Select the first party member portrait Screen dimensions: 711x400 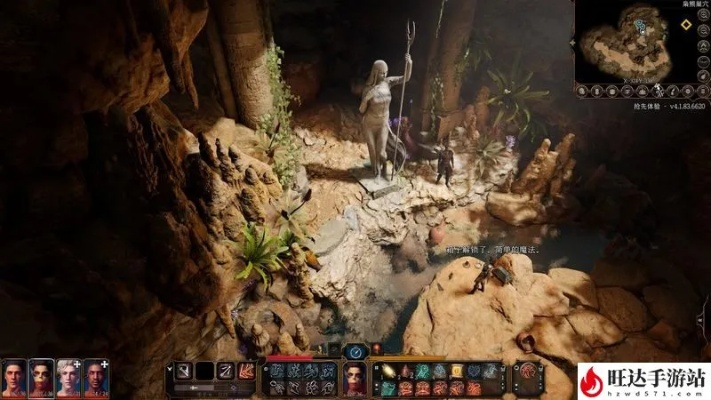point(14,377)
